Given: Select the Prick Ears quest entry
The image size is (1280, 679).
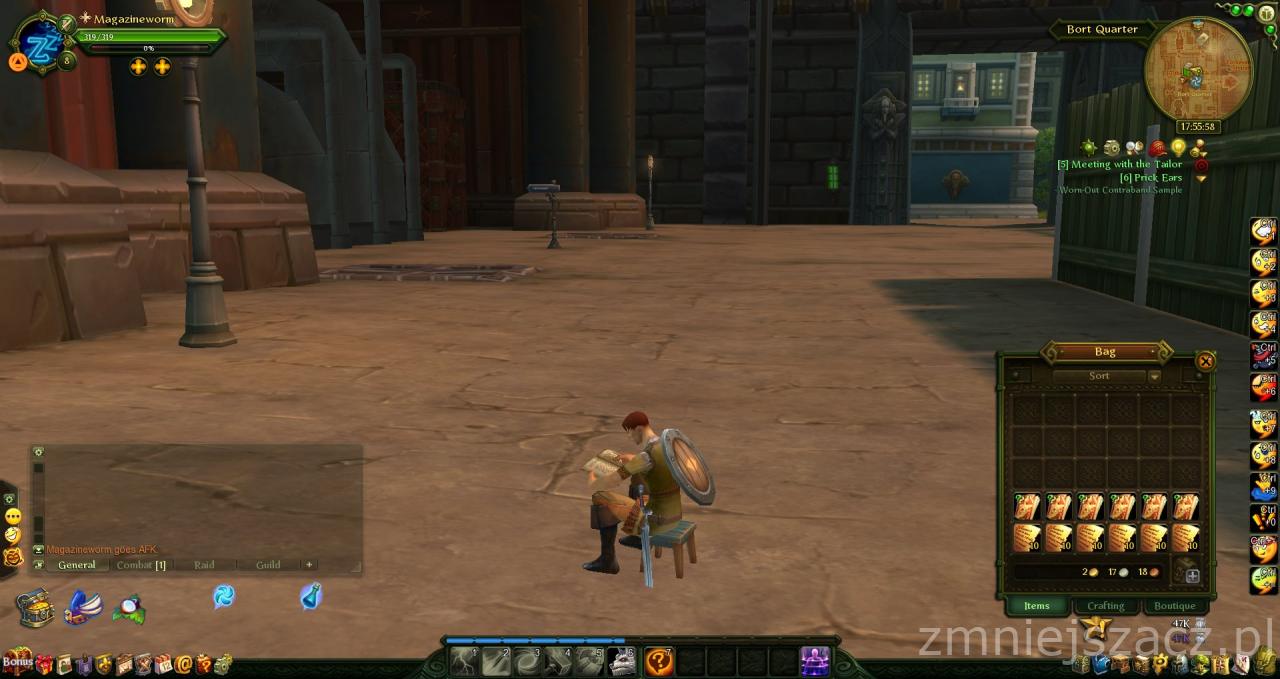Looking at the screenshot, I should click(x=1150, y=177).
